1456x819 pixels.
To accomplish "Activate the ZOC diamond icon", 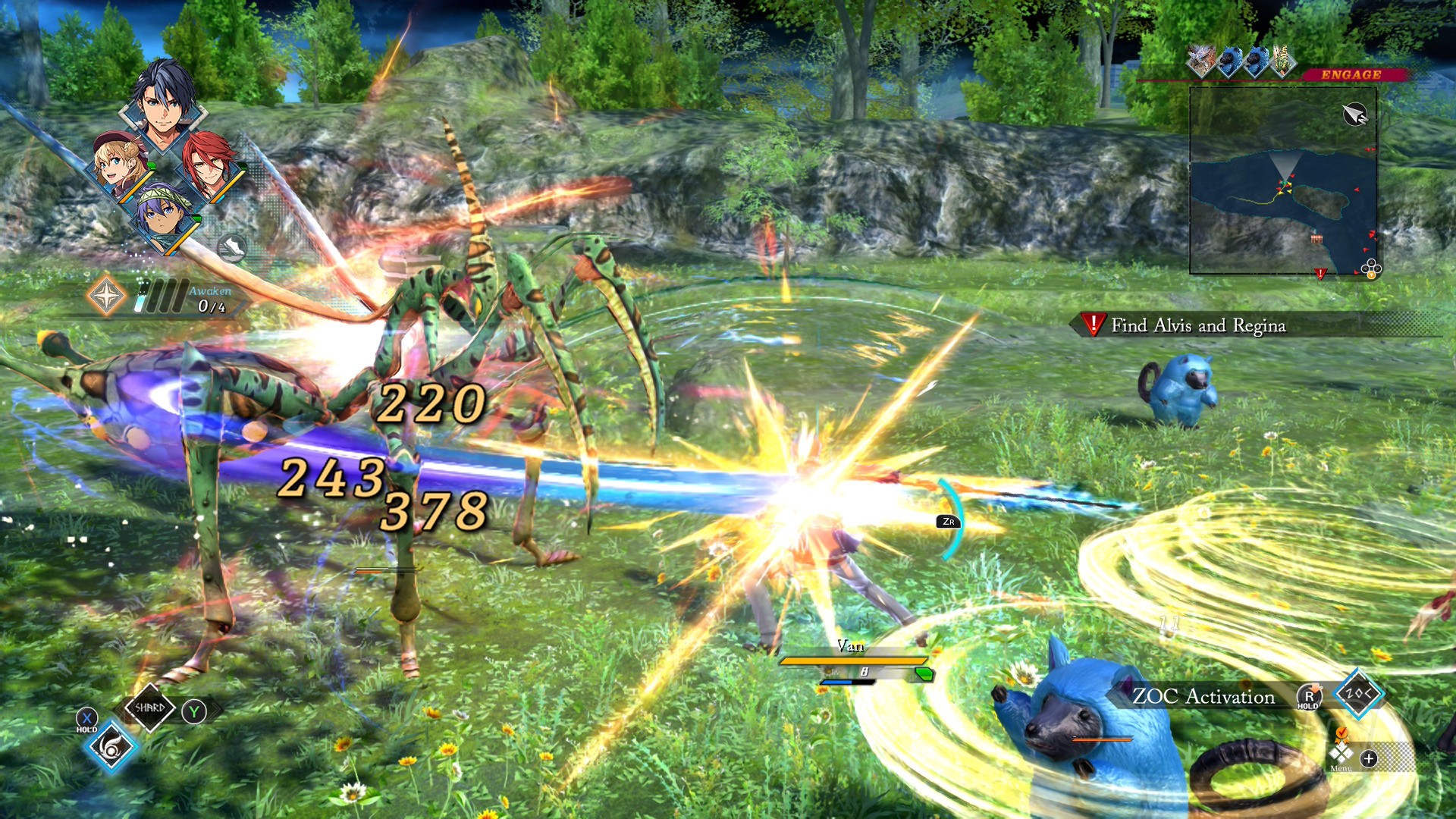I will point(1358,694).
